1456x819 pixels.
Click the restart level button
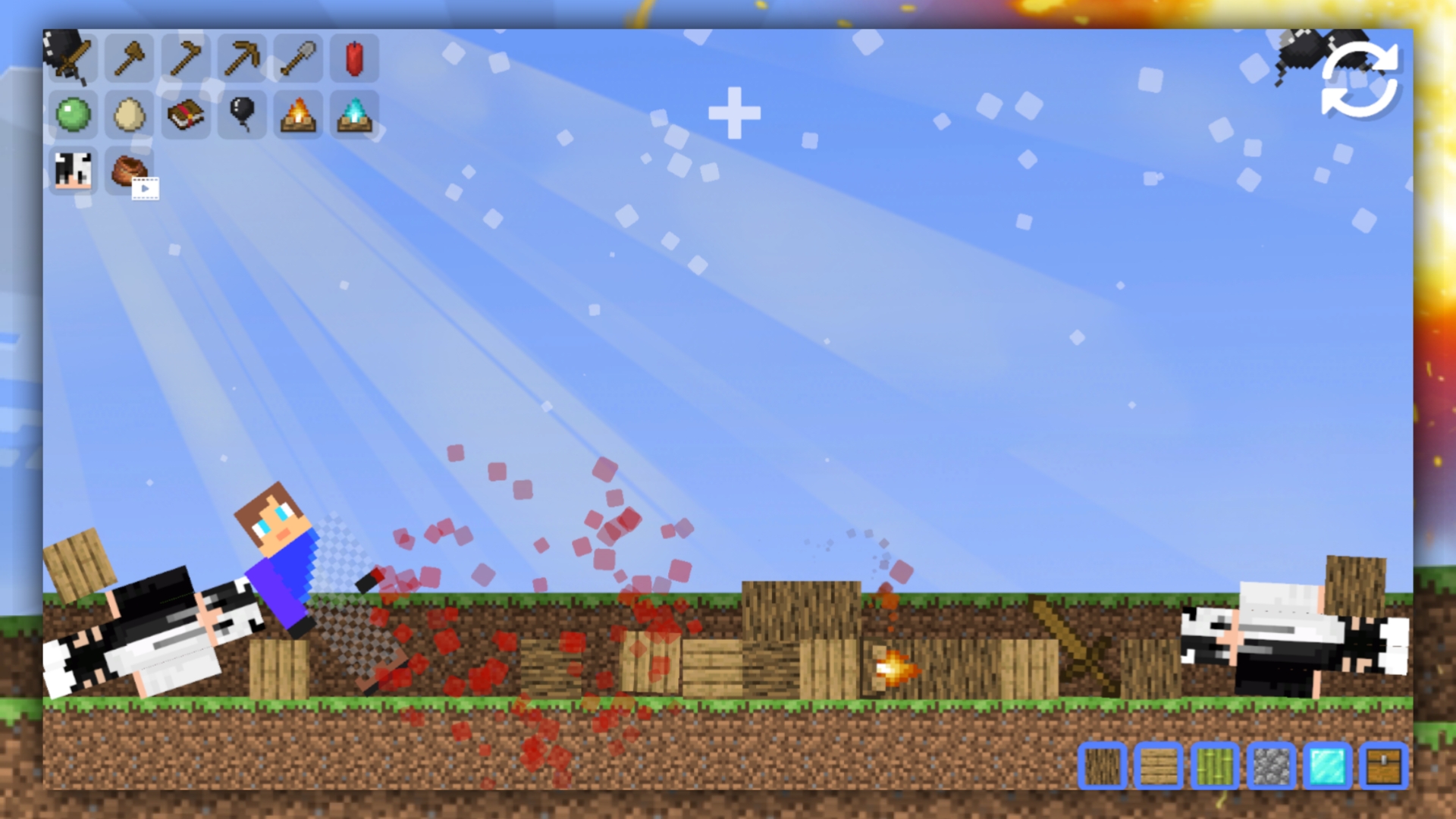point(1361,82)
